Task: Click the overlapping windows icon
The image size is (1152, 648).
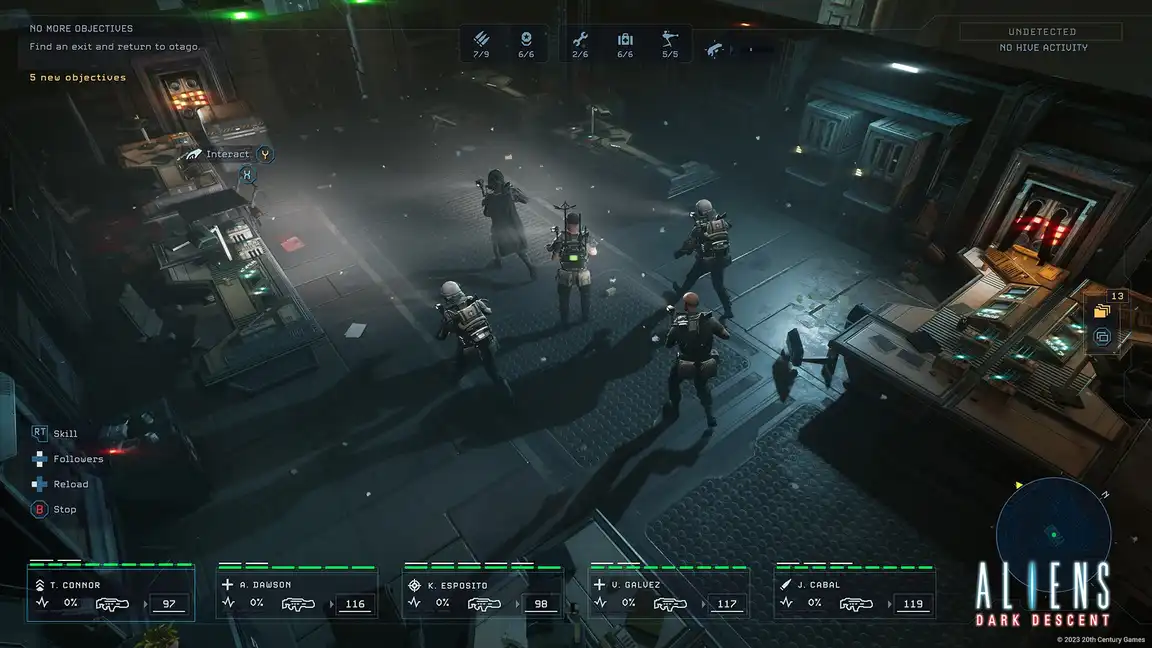Action: 1102,337
